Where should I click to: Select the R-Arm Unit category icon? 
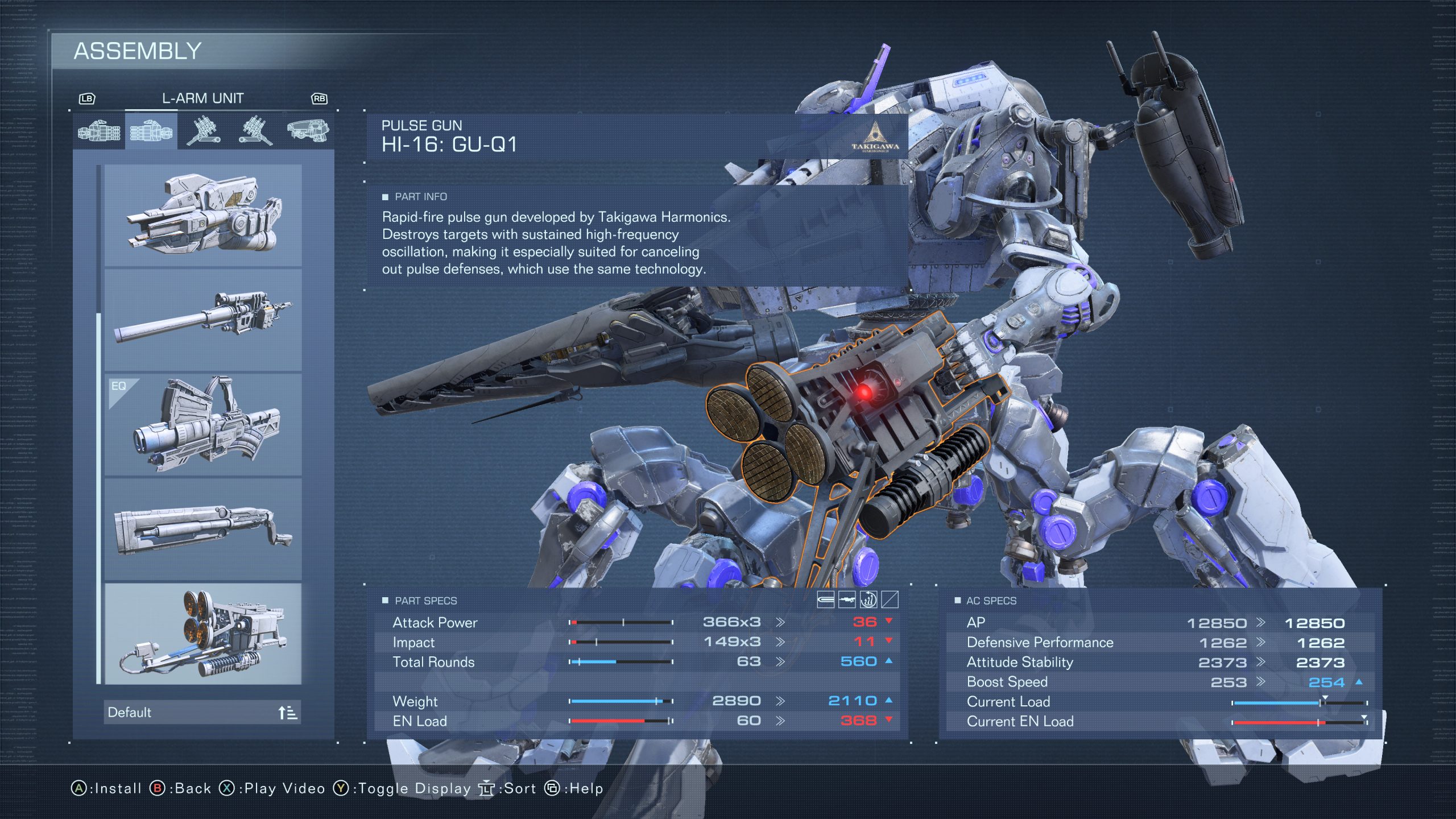click(100, 133)
